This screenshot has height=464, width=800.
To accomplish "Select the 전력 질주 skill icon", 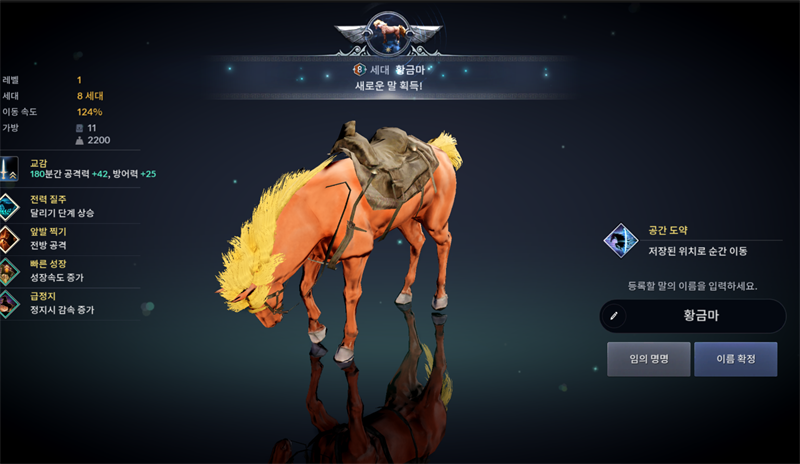I will tap(10, 207).
